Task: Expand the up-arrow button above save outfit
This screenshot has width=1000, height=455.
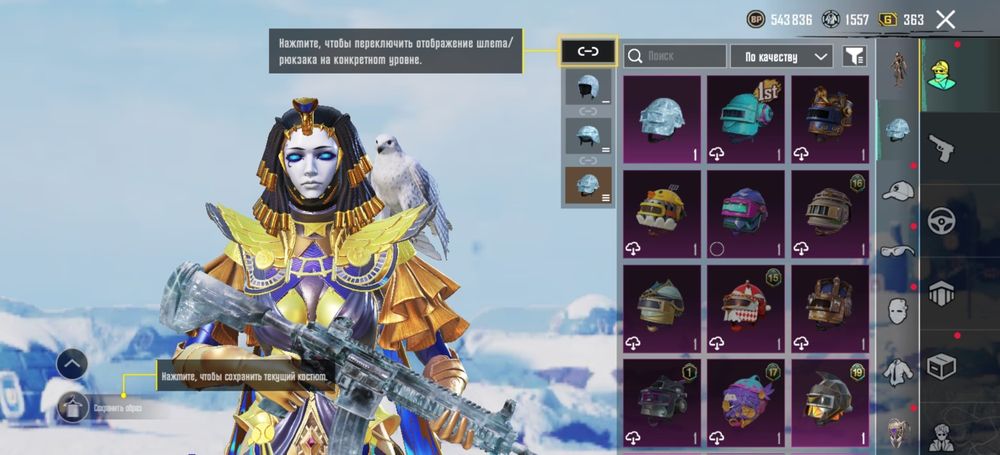Action: click(72, 364)
